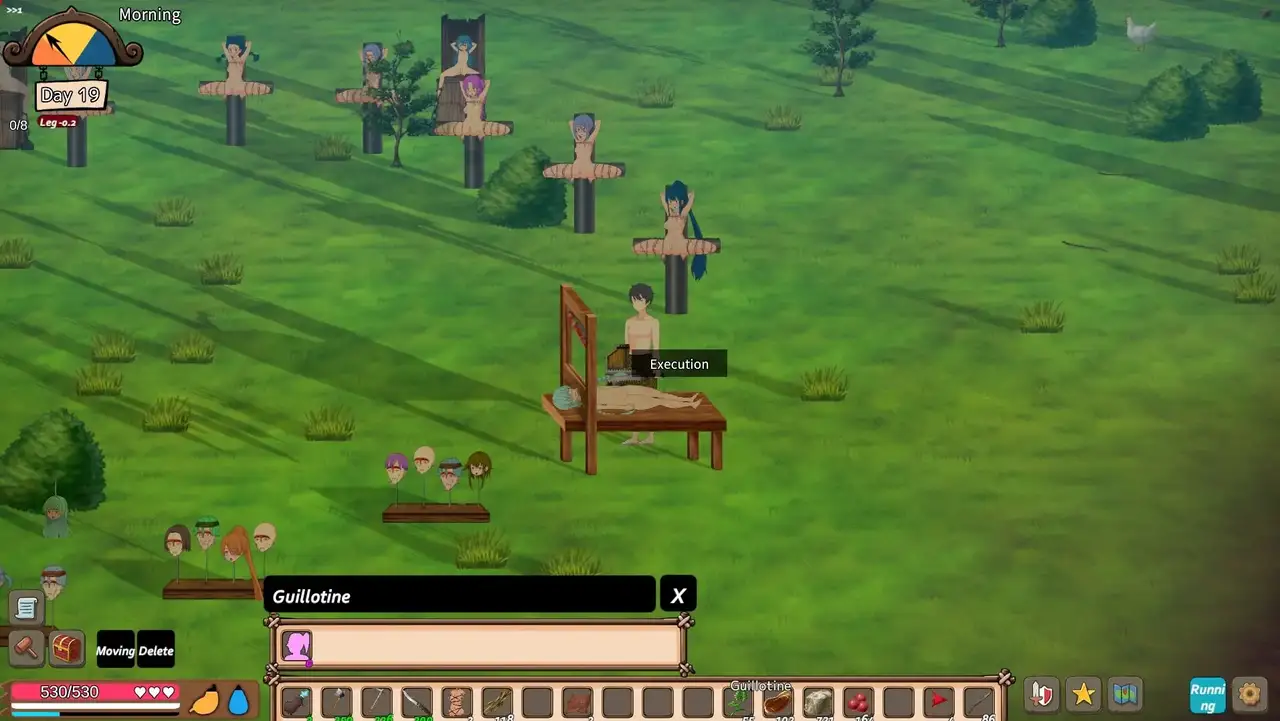1280x721 pixels.
Task: Select the red berries hotbar slot
Action: [x=858, y=703]
